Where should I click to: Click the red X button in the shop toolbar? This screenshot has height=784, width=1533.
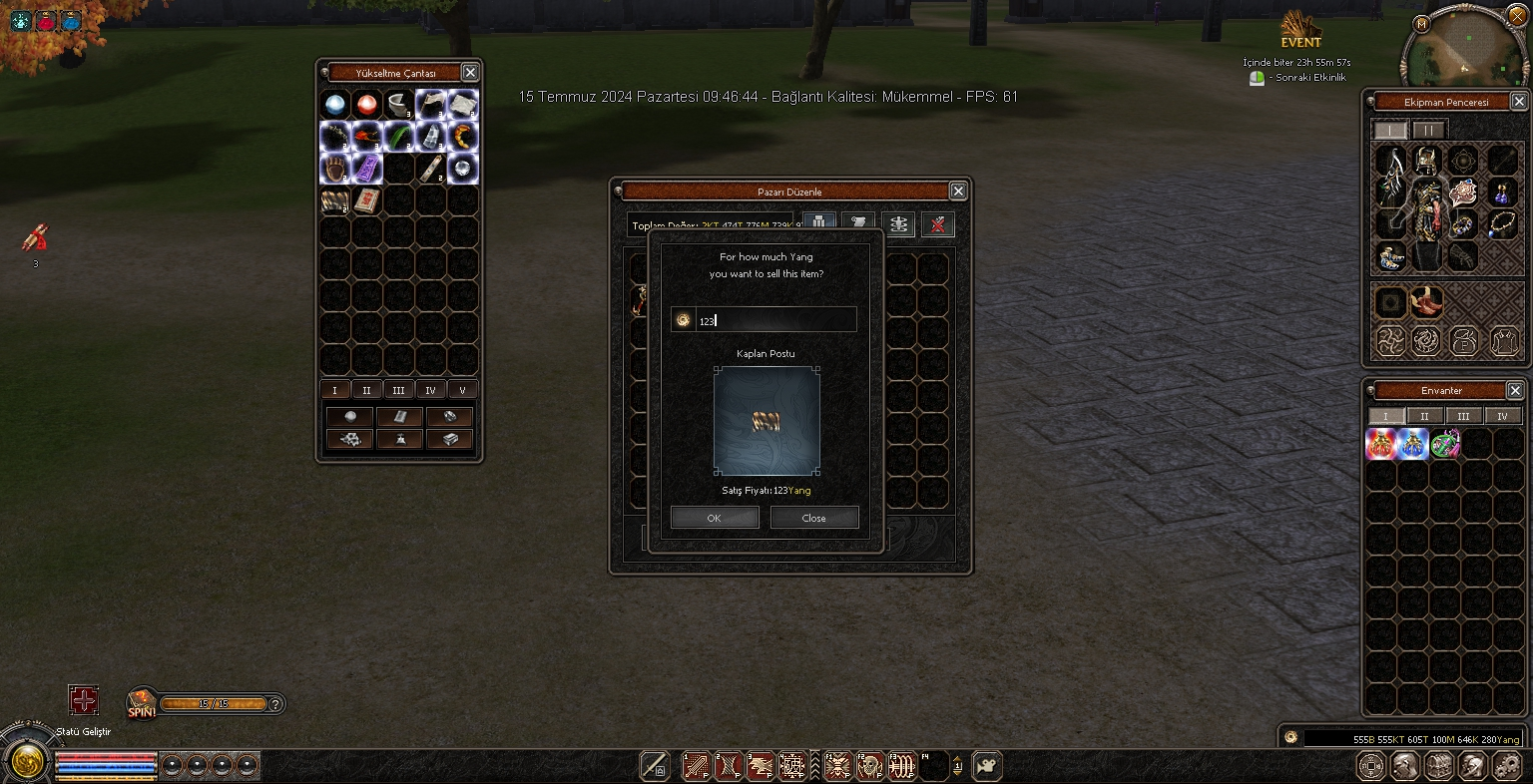[937, 224]
